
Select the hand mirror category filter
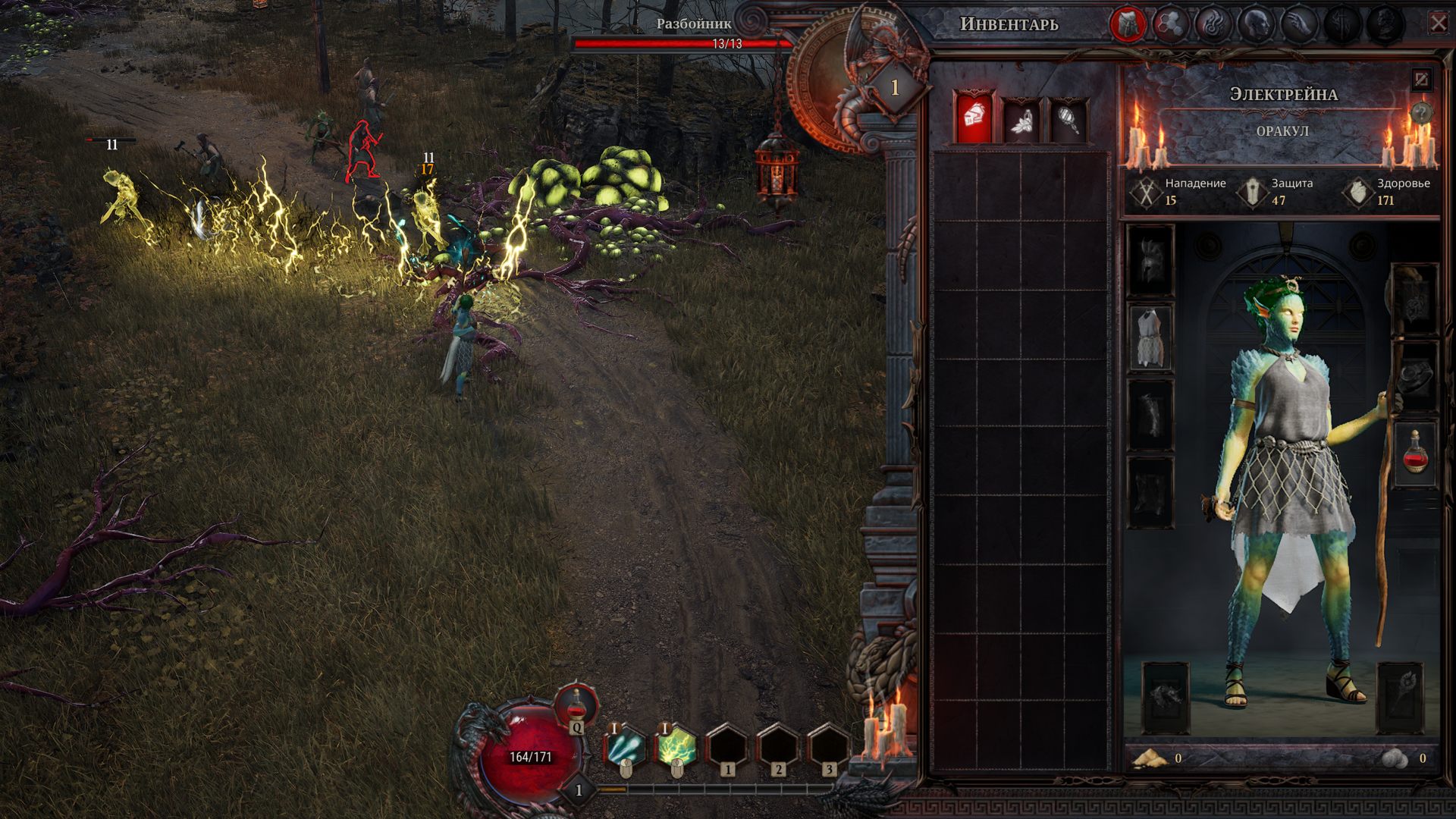tap(1068, 120)
